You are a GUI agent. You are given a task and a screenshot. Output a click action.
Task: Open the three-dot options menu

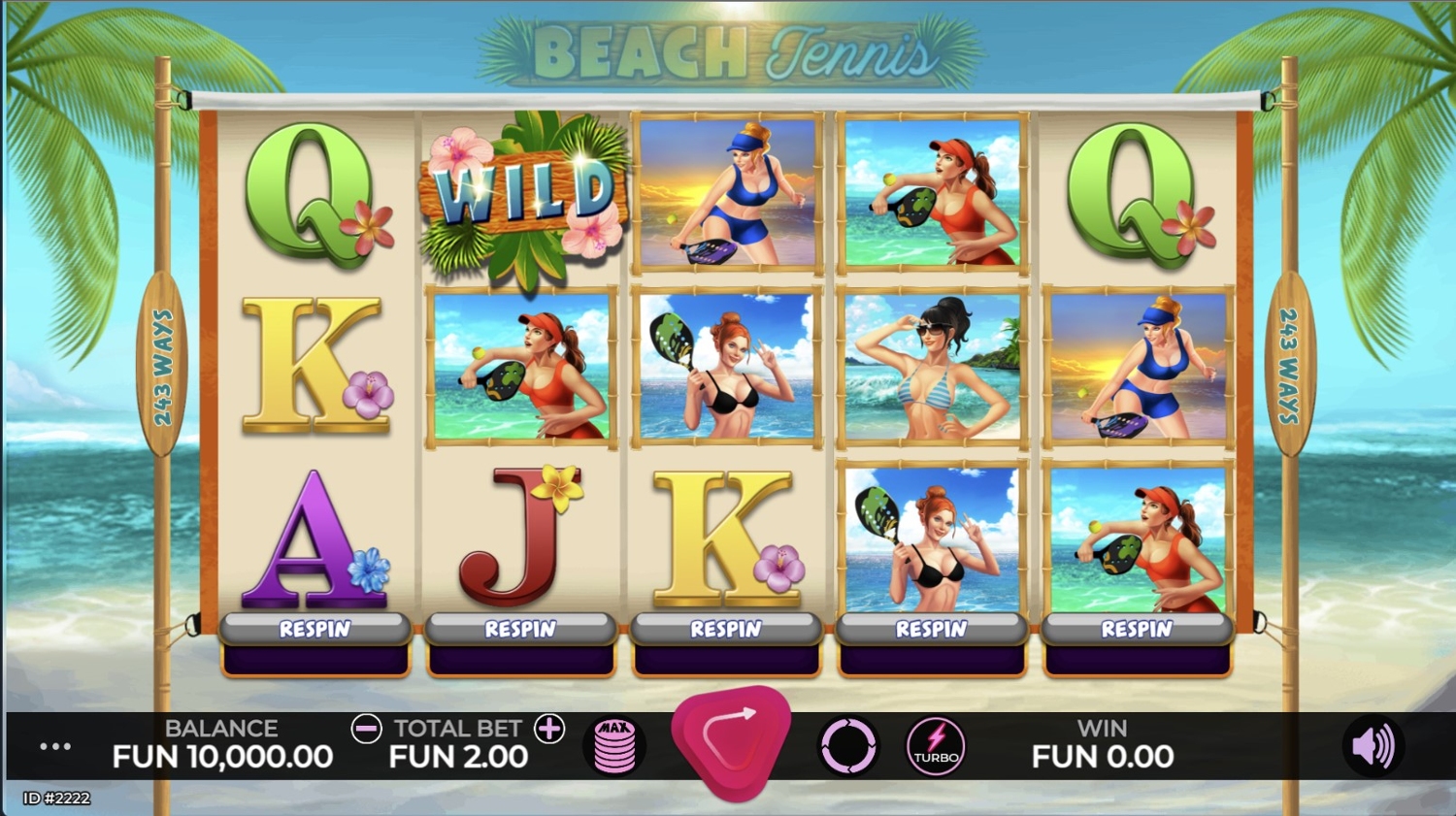tap(55, 746)
